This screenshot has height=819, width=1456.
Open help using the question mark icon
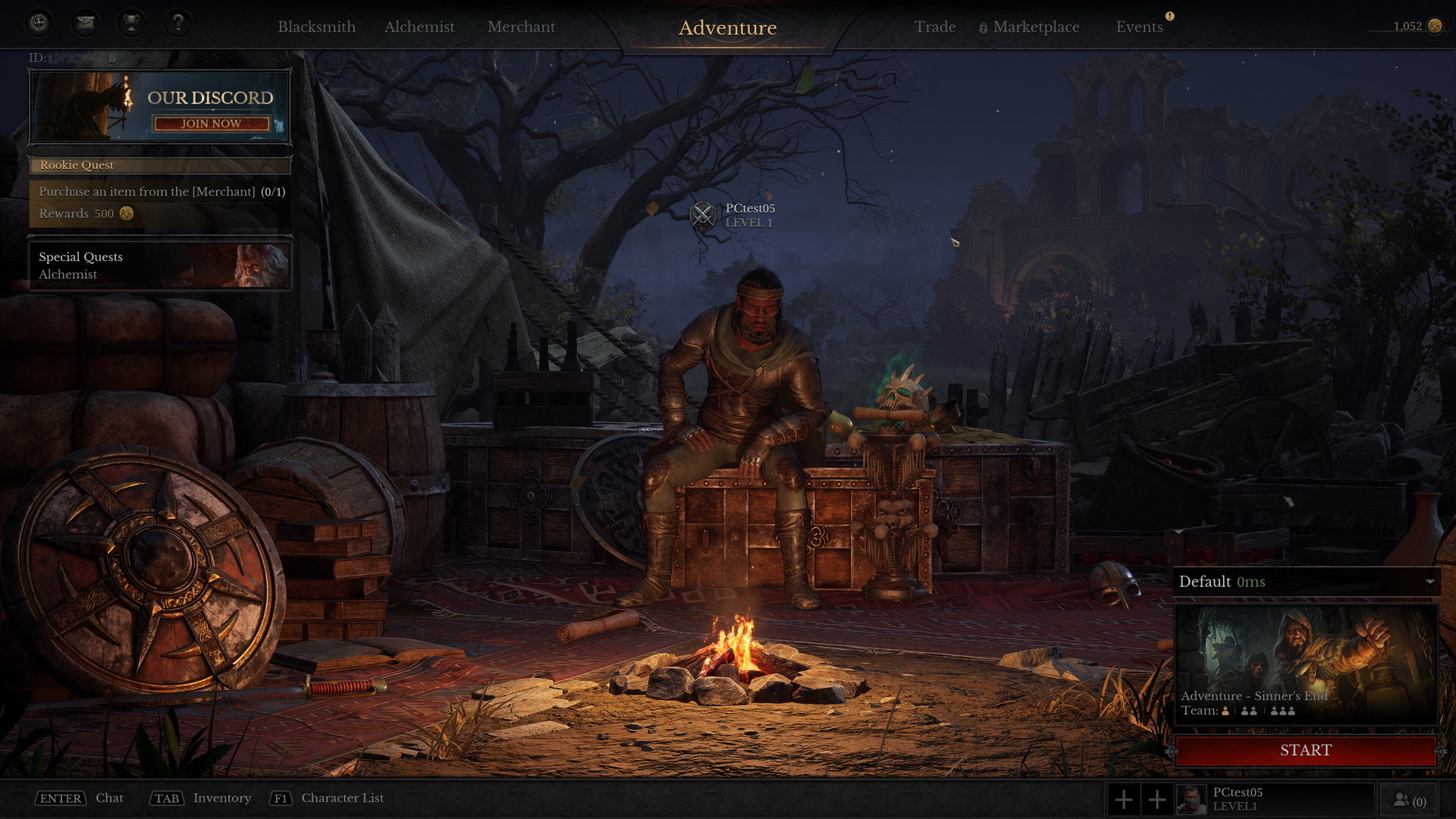tap(178, 23)
